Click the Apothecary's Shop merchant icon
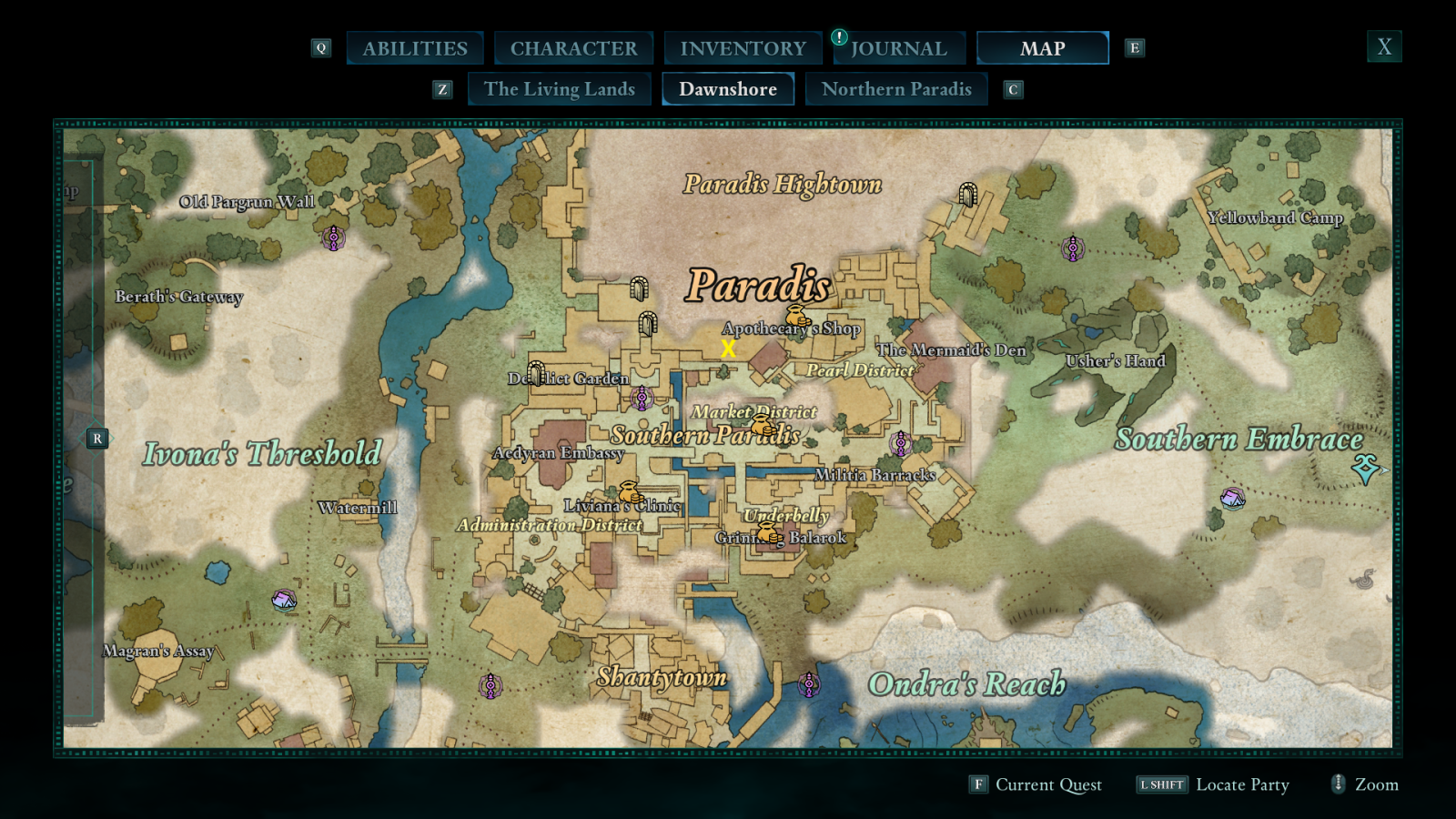Viewport: 1456px width, 819px height. 799,318
